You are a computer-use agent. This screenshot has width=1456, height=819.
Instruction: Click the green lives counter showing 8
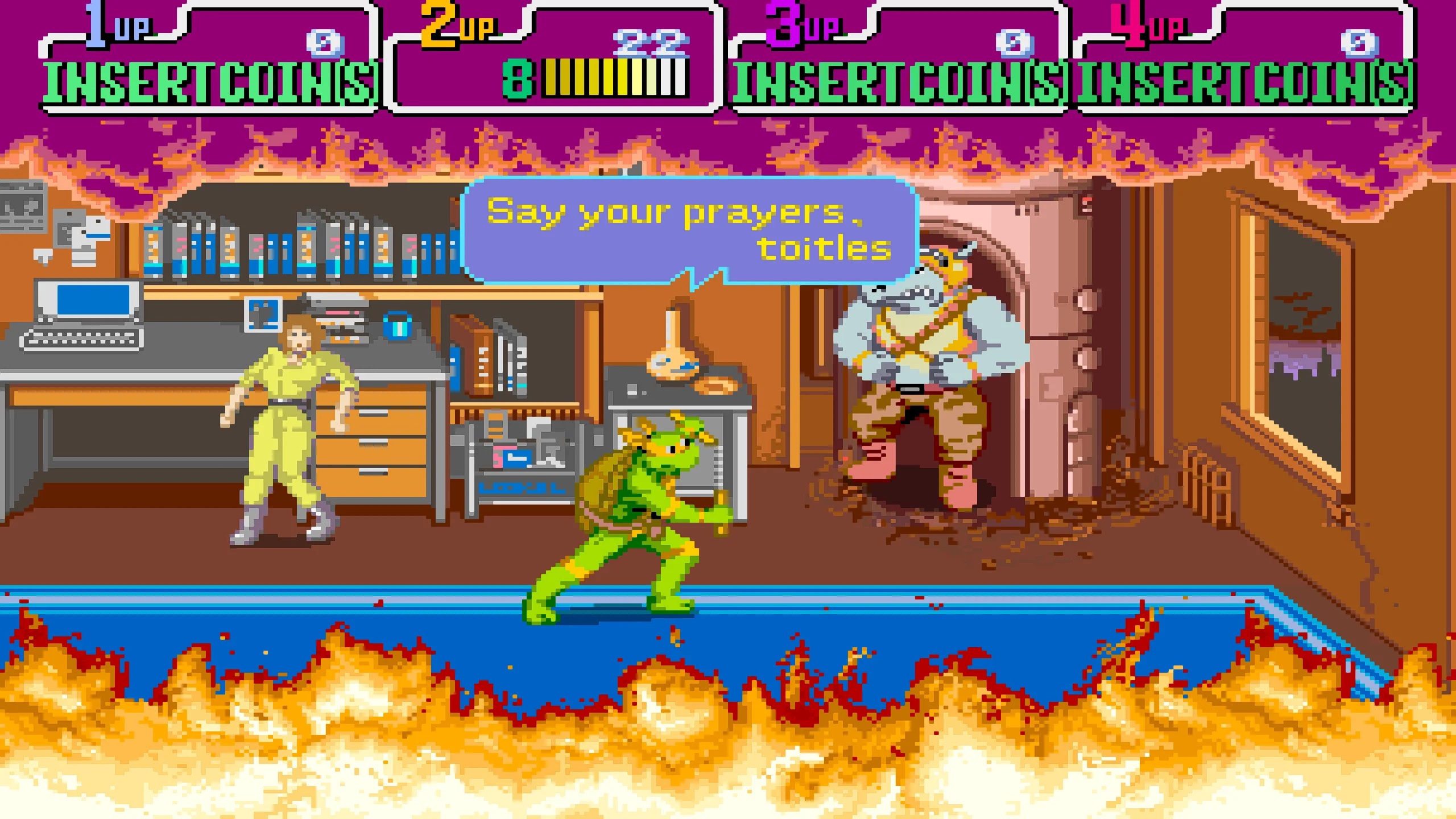click(518, 80)
